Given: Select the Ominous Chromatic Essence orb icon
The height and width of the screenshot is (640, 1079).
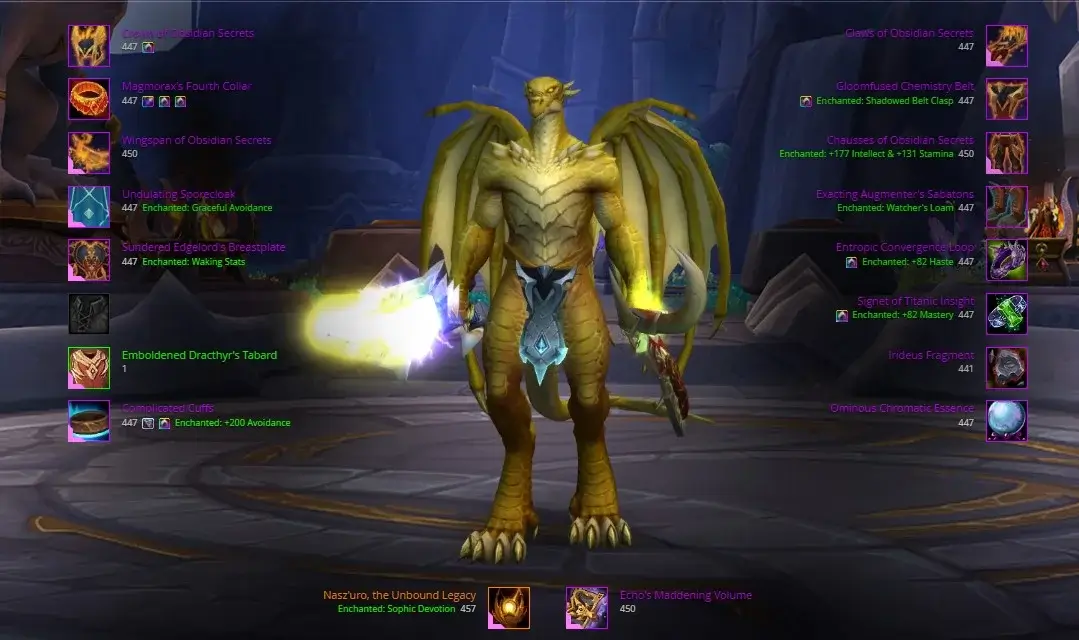Looking at the screenshot, I should (x=1006, y=421).
